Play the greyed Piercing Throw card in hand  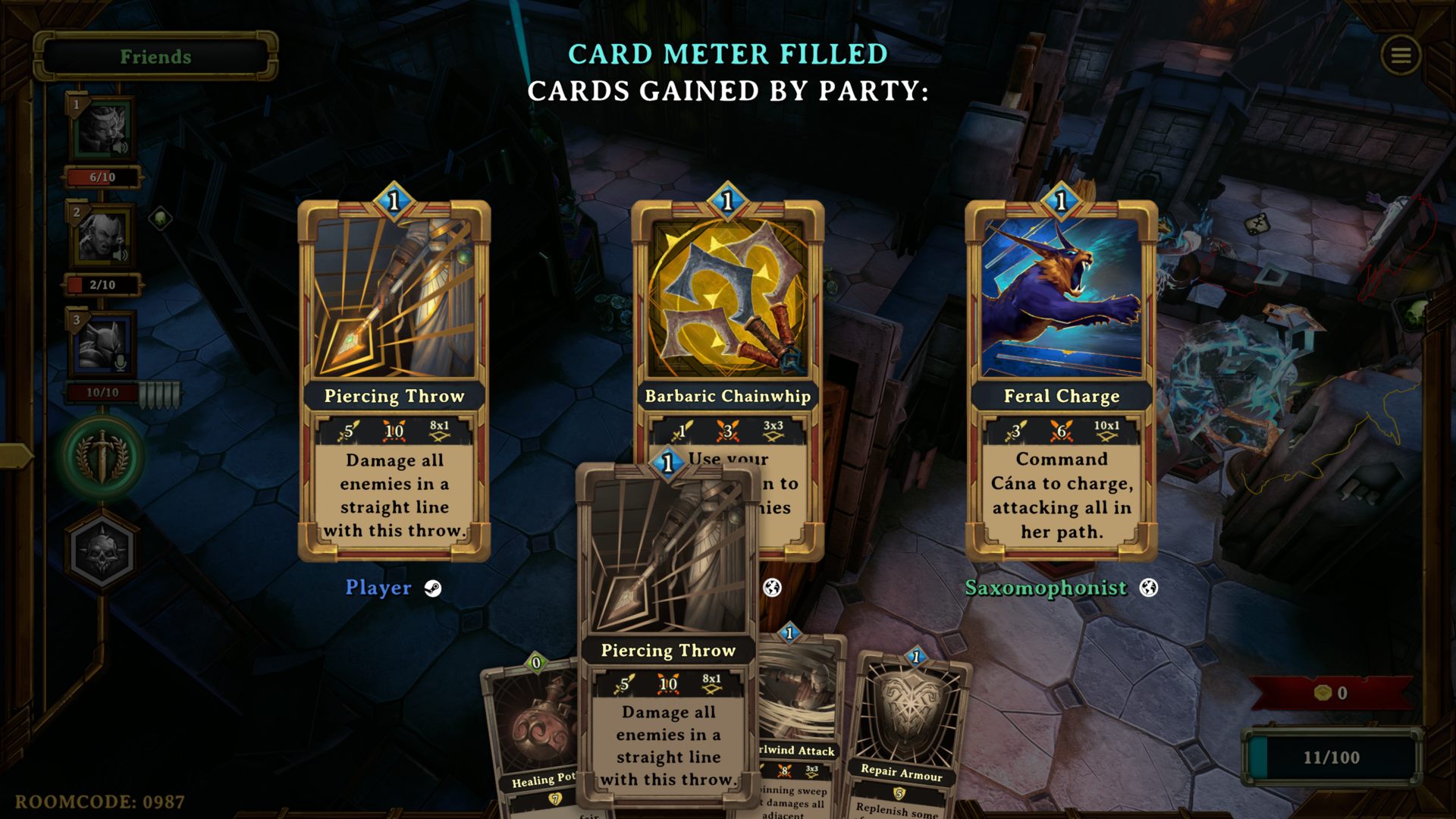click(667, 637)
